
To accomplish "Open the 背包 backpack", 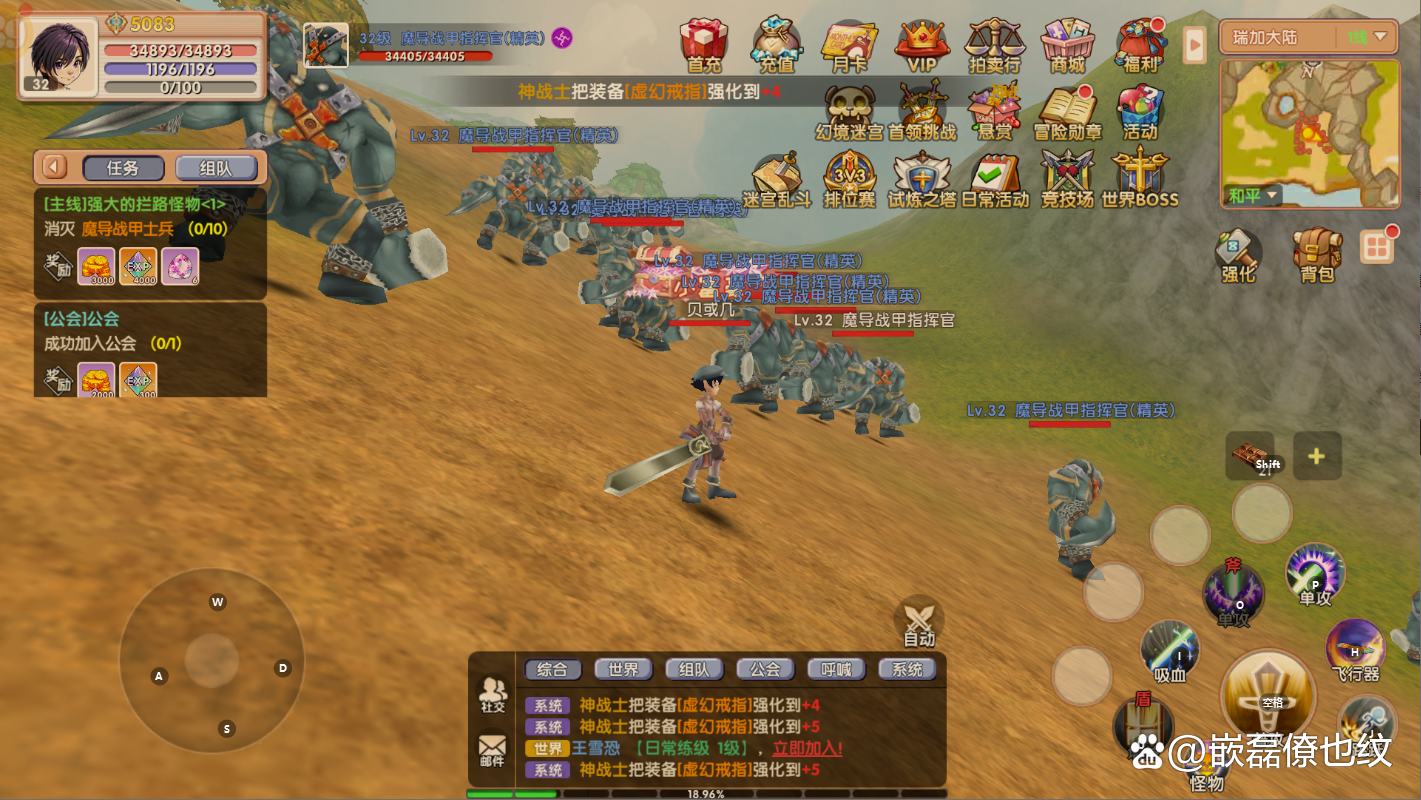I will 1317,254.
